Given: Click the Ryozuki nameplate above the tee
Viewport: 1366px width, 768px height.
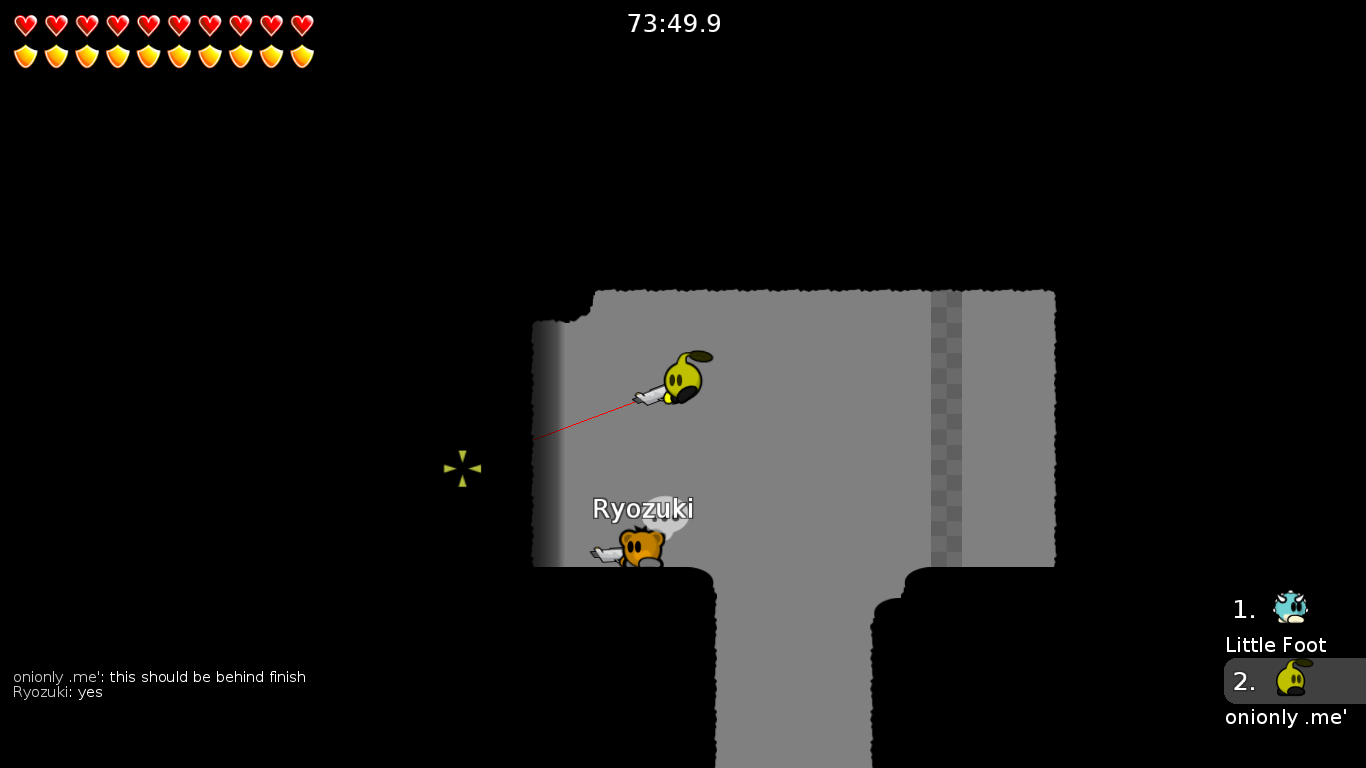Looking at the screenshot, I should click(641, 509).
